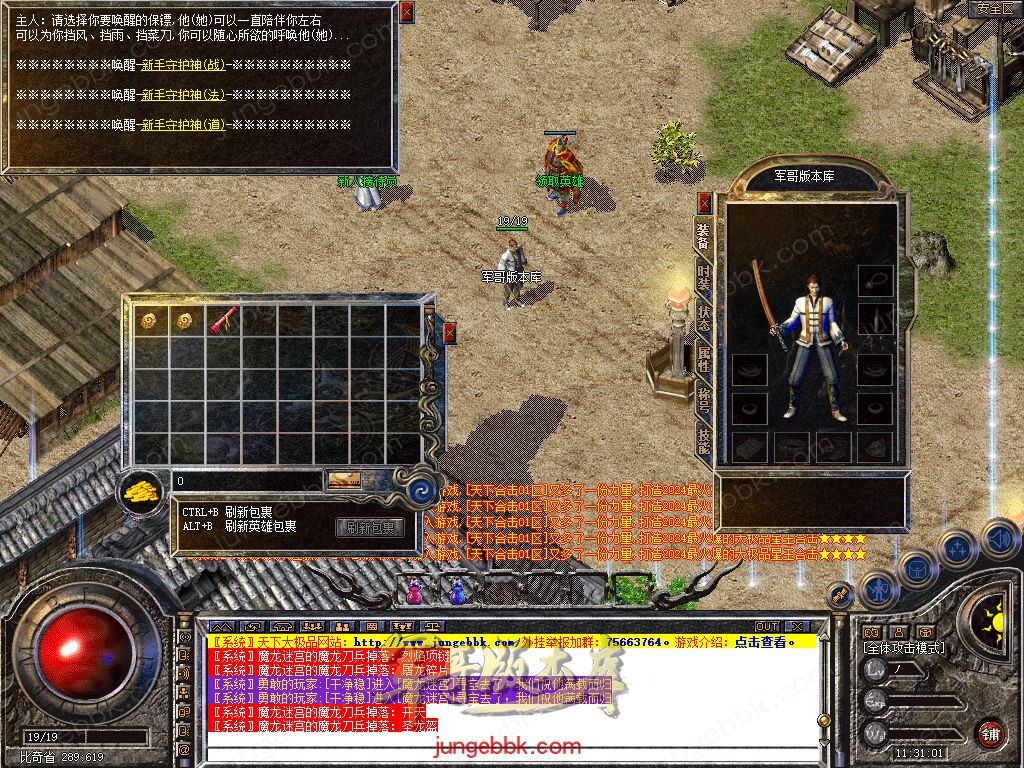1024x768 pixels.
Task: Toggle sound with the speaker icon
Action: [999, 539]
